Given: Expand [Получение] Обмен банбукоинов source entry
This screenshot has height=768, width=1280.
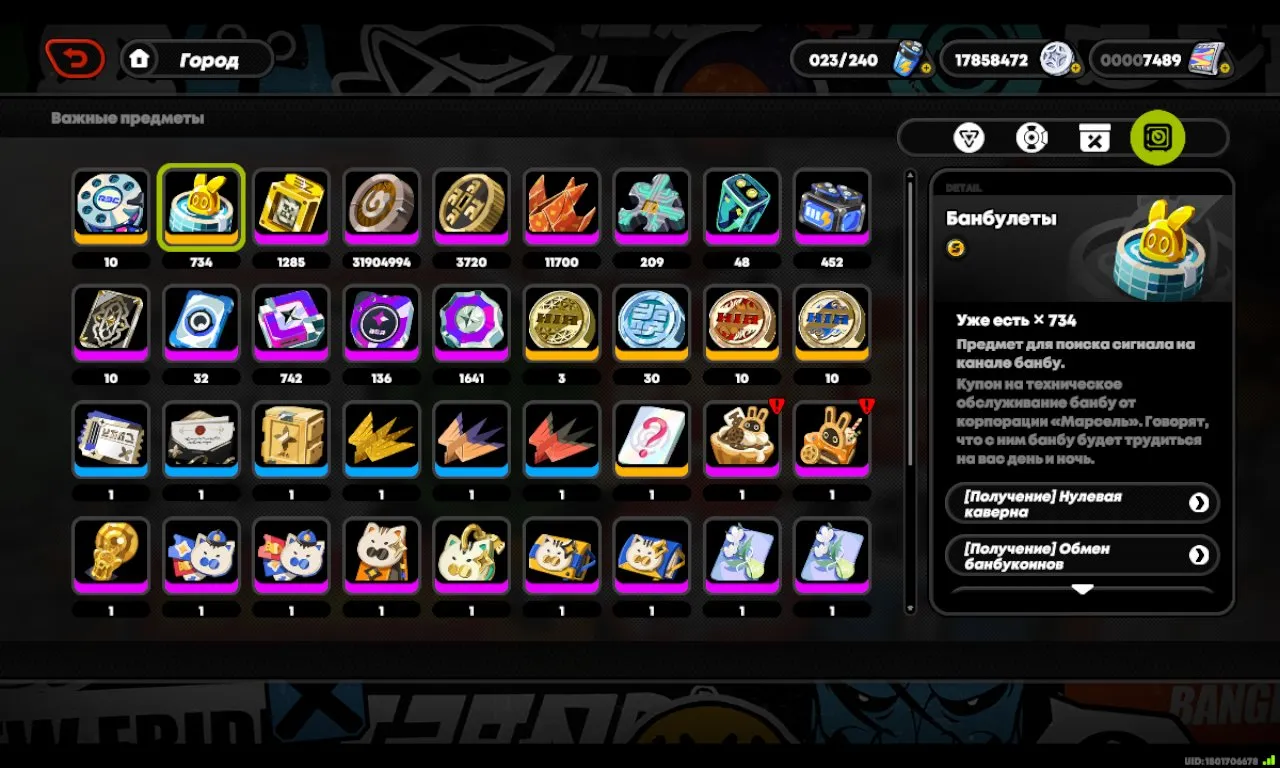Looking at the screenshot, I should 1082,555.
